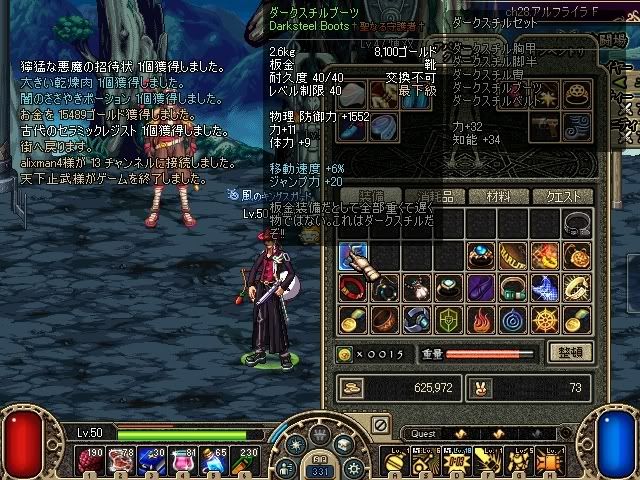Pick the red bracelet item

(353, 287)
